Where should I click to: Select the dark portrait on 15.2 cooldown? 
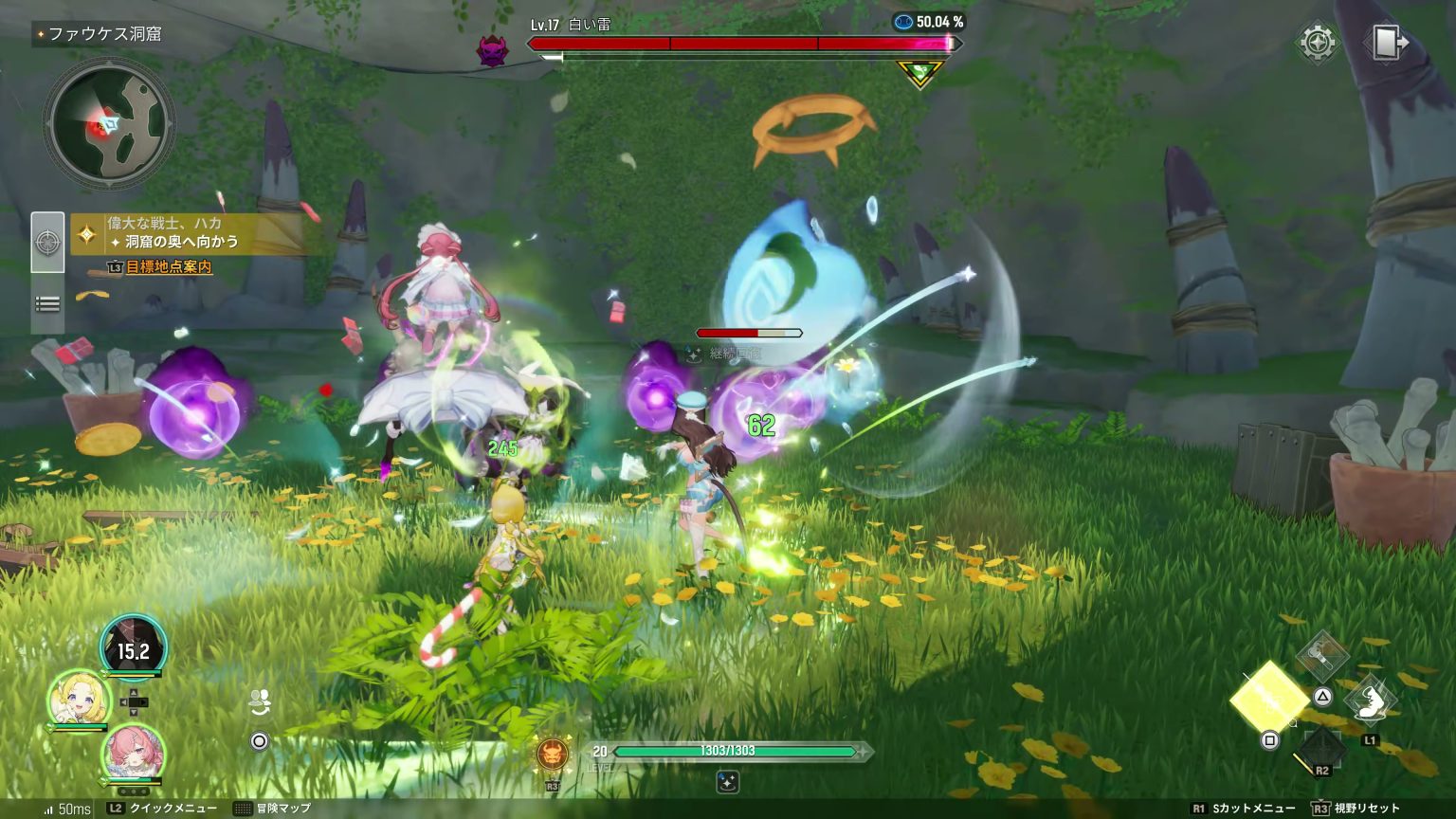pyautogui.click(x=134, y=648)
